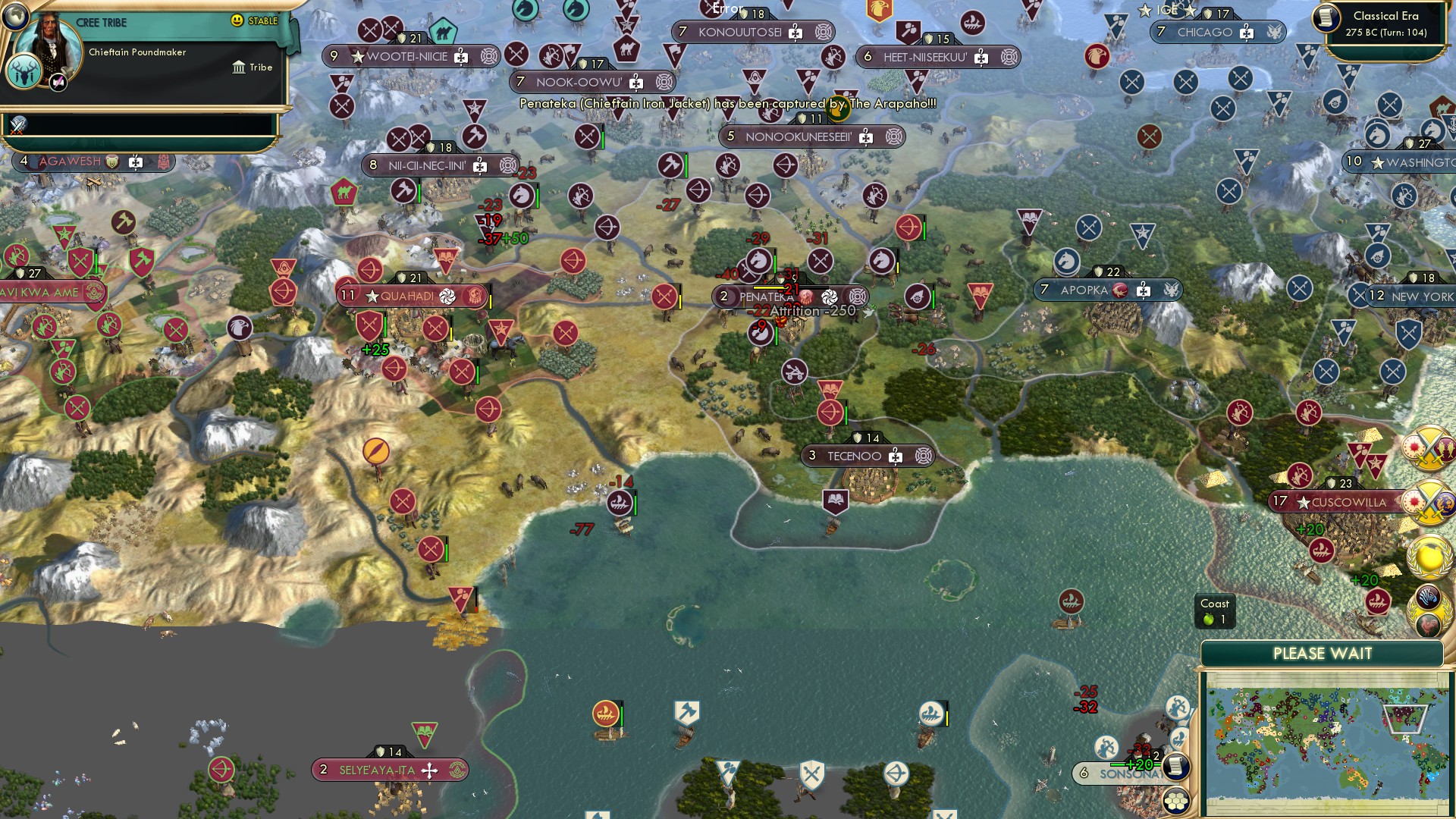Open the scroll button beside the minimap
This screenshot has width=1456, height=819.
(x=1176, y=766)
